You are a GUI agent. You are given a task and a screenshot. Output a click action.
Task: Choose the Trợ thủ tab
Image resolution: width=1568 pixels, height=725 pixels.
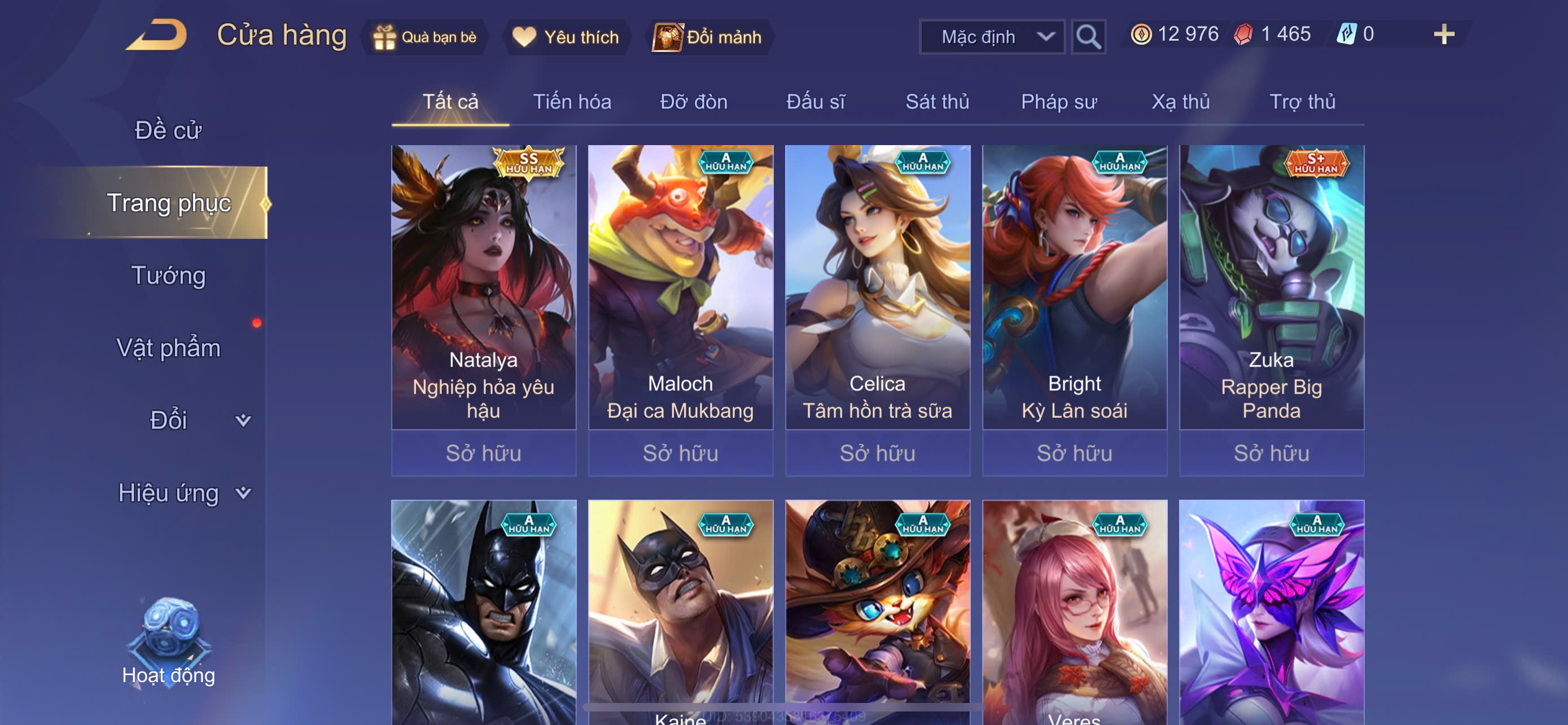[1302, 102]
